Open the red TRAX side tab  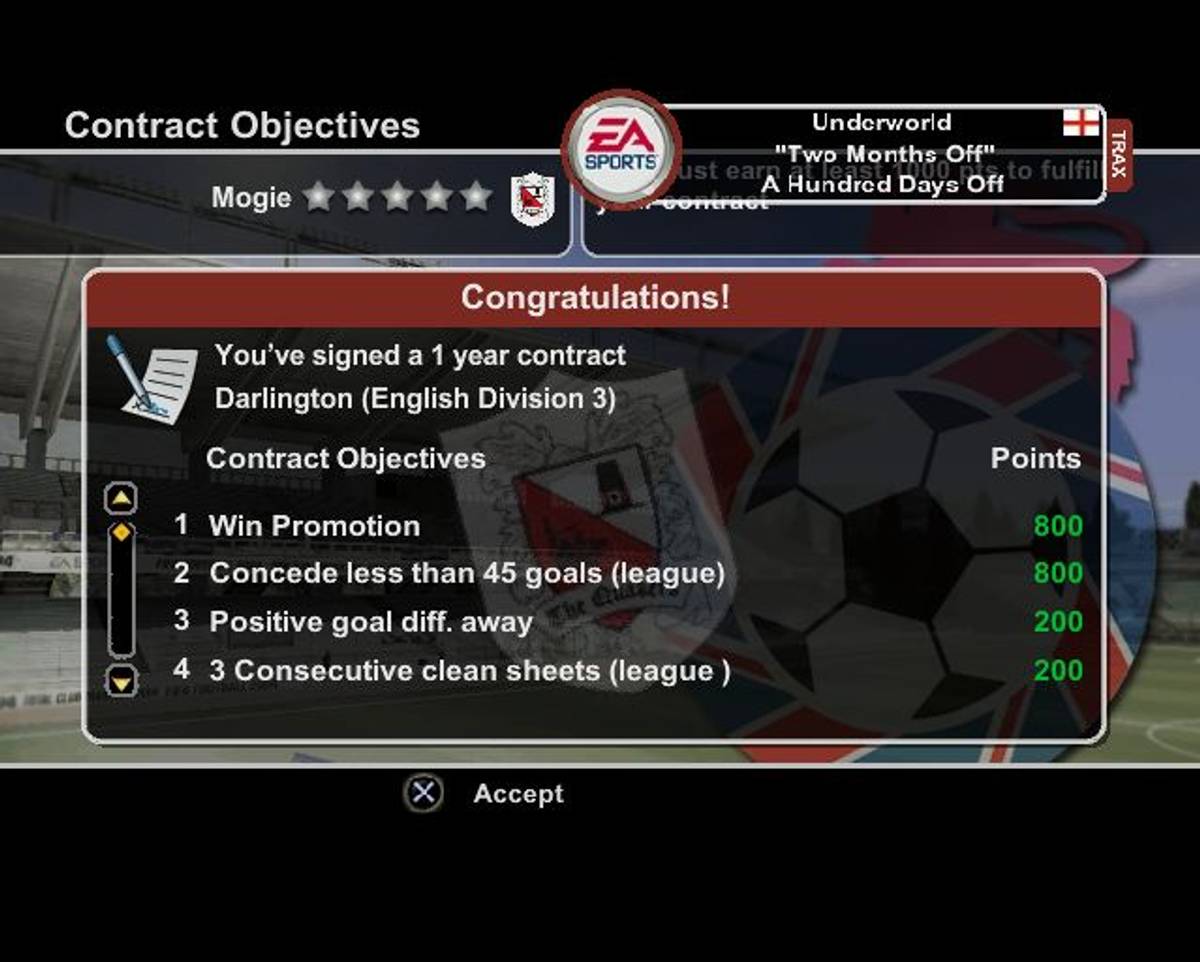(1118, 155)
